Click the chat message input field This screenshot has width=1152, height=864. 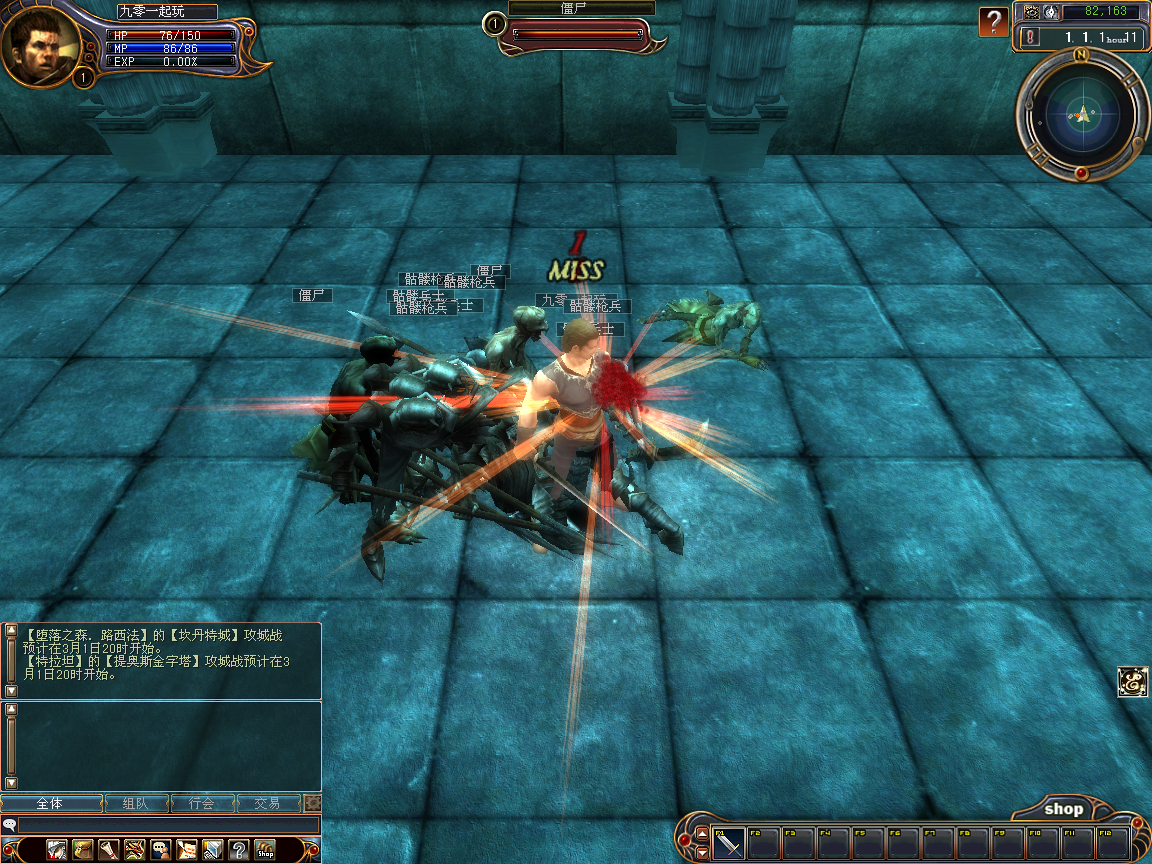click(x=168, y=825)
